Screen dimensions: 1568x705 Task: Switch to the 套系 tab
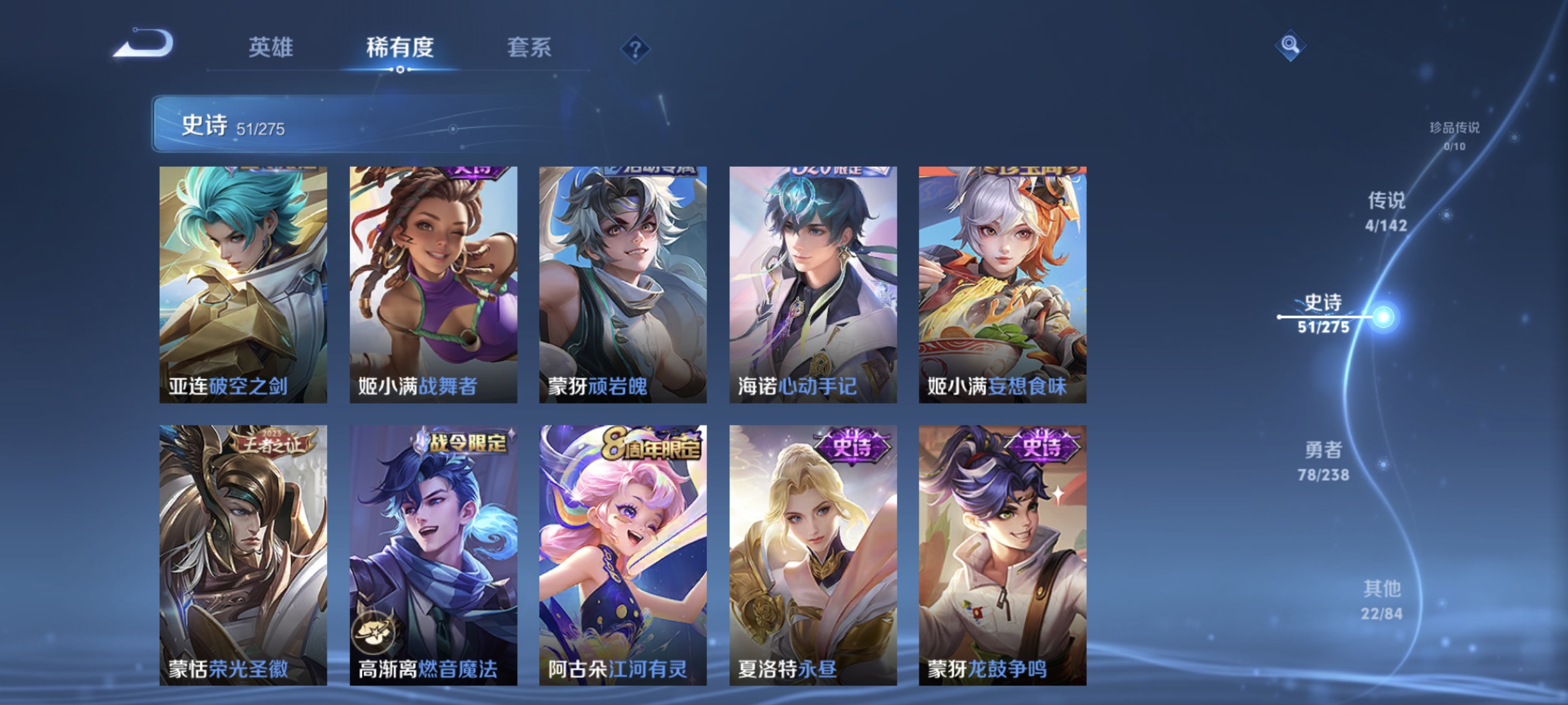coord(529,48)
